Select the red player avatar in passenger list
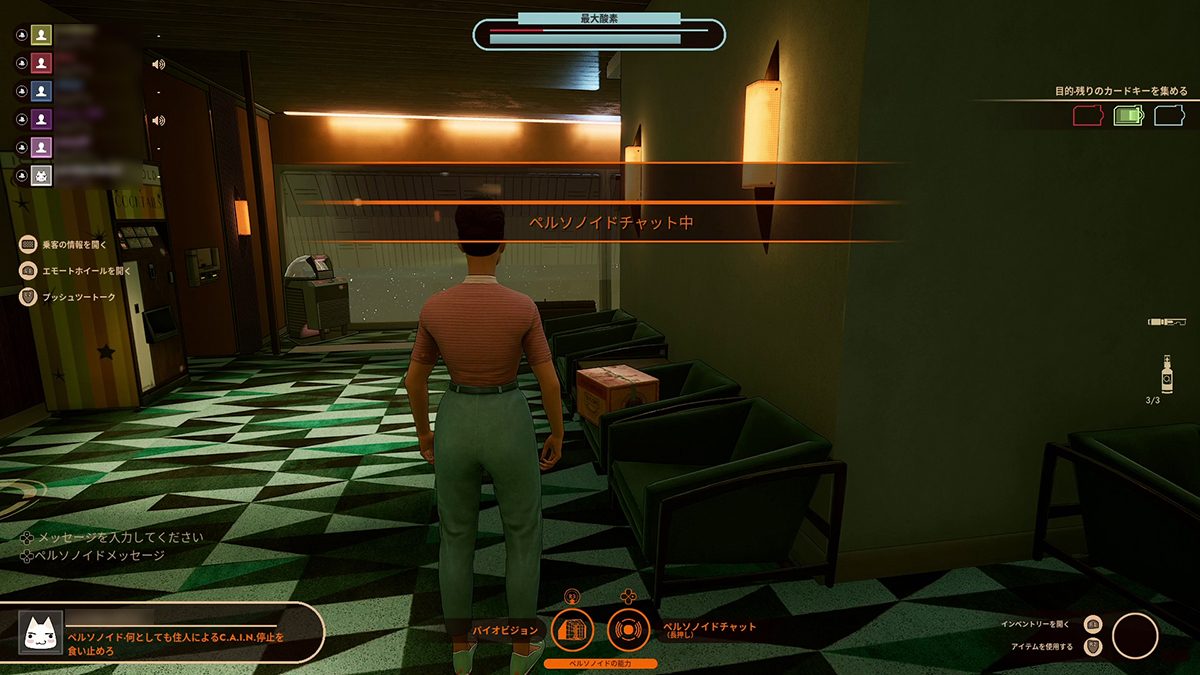1200x675 pixels. click(41, 63)
